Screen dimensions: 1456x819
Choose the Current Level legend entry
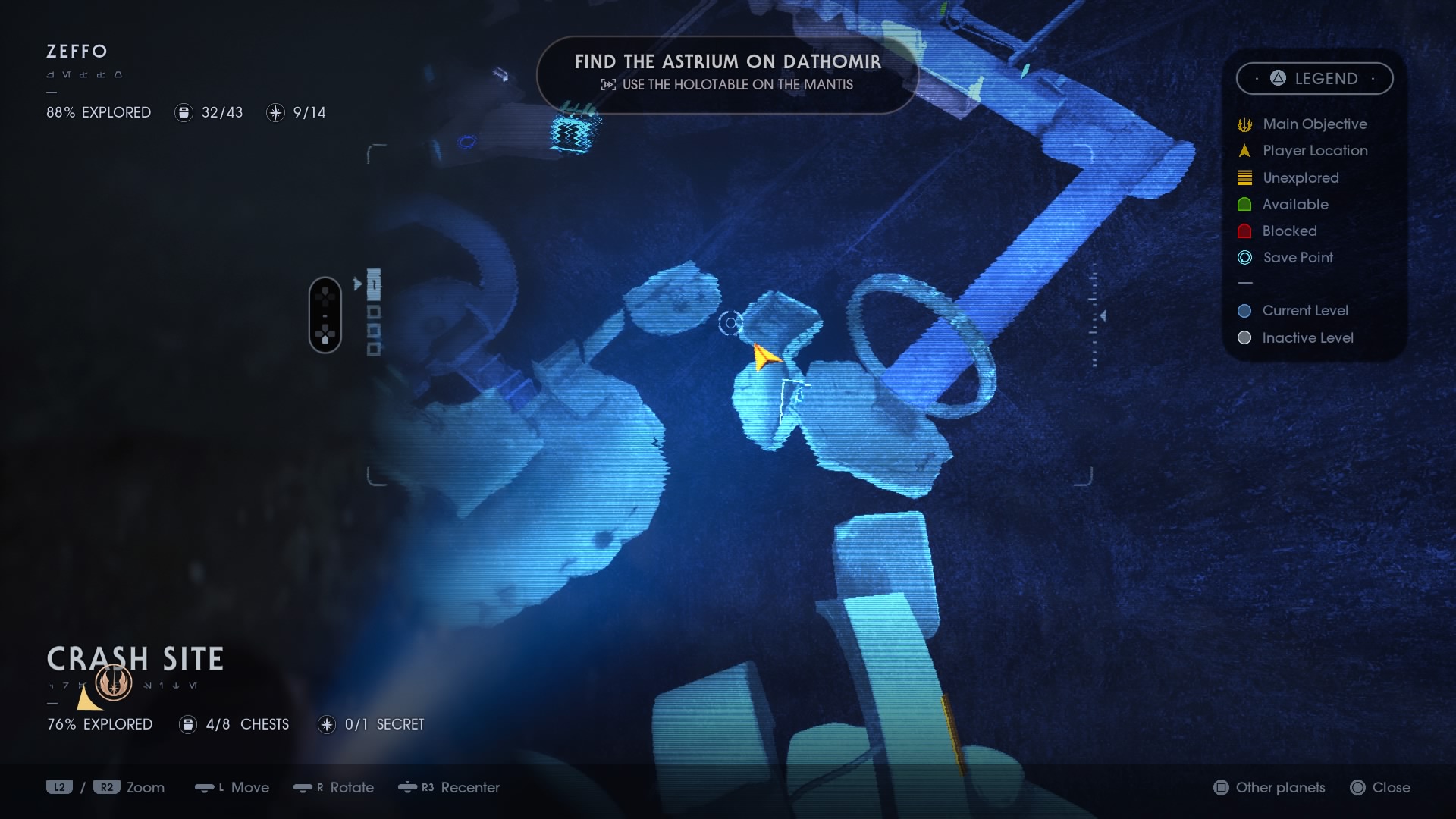pos(1304,311)
